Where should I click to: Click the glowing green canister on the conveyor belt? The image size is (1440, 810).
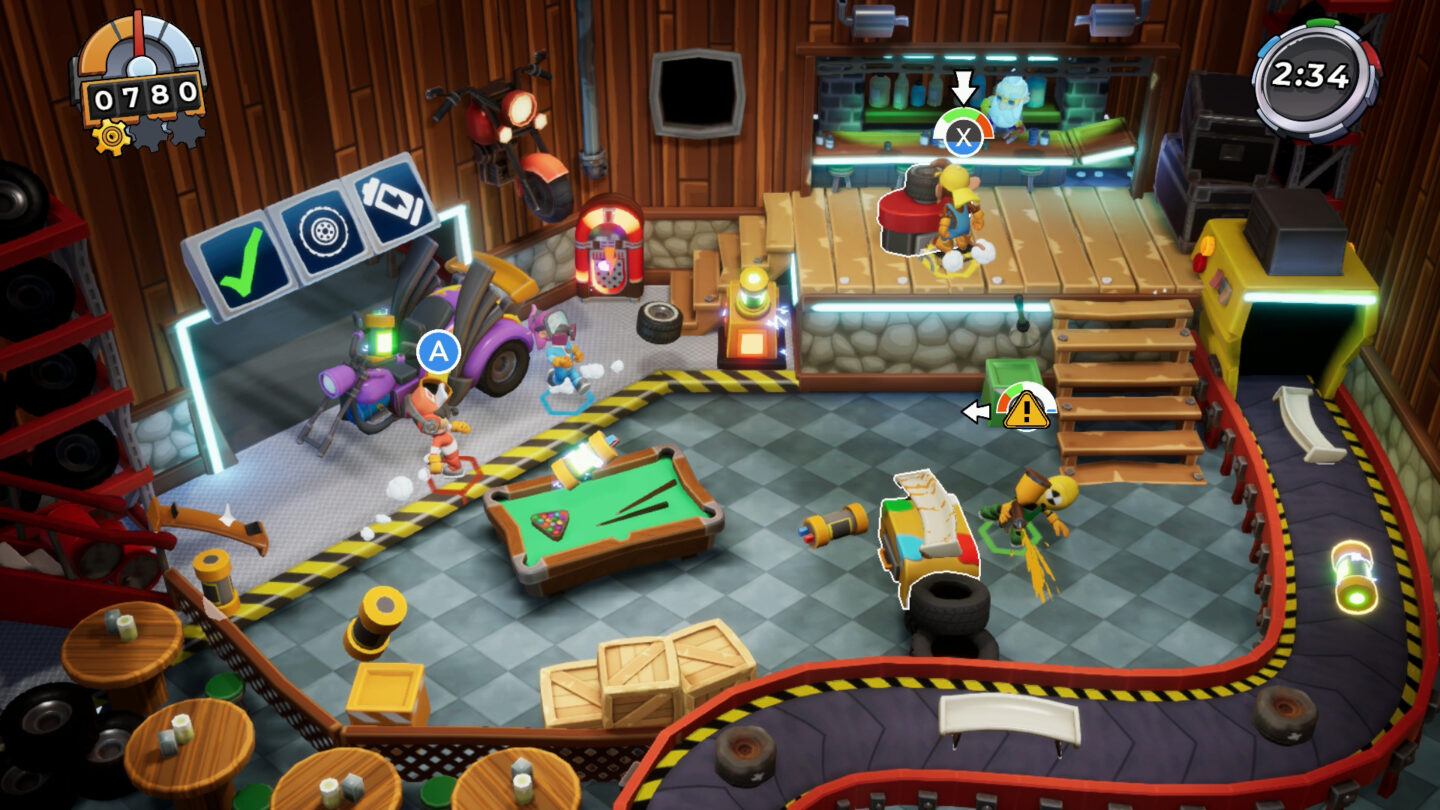[x=1352, y=572]
